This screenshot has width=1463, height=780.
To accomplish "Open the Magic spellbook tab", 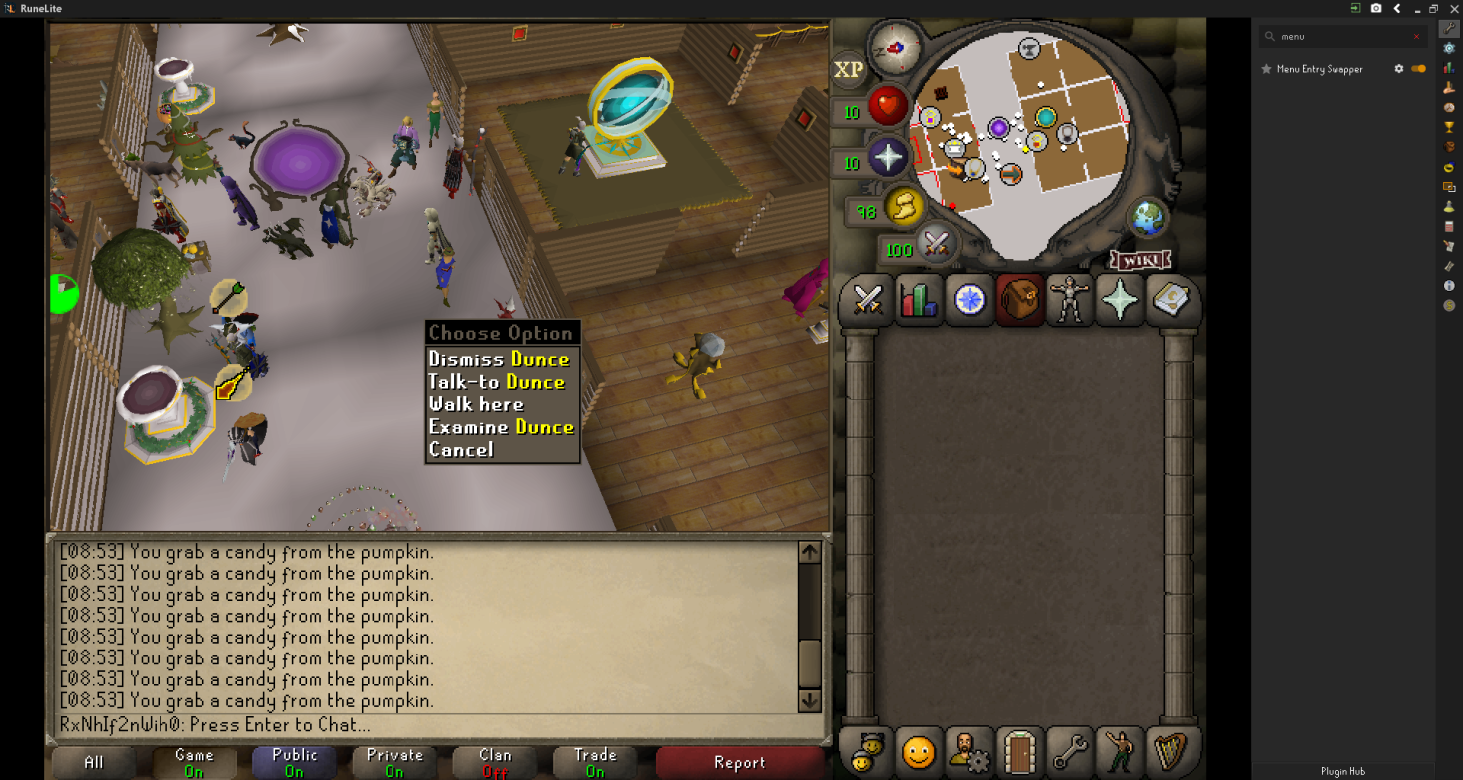I will tap(1171, 300).
